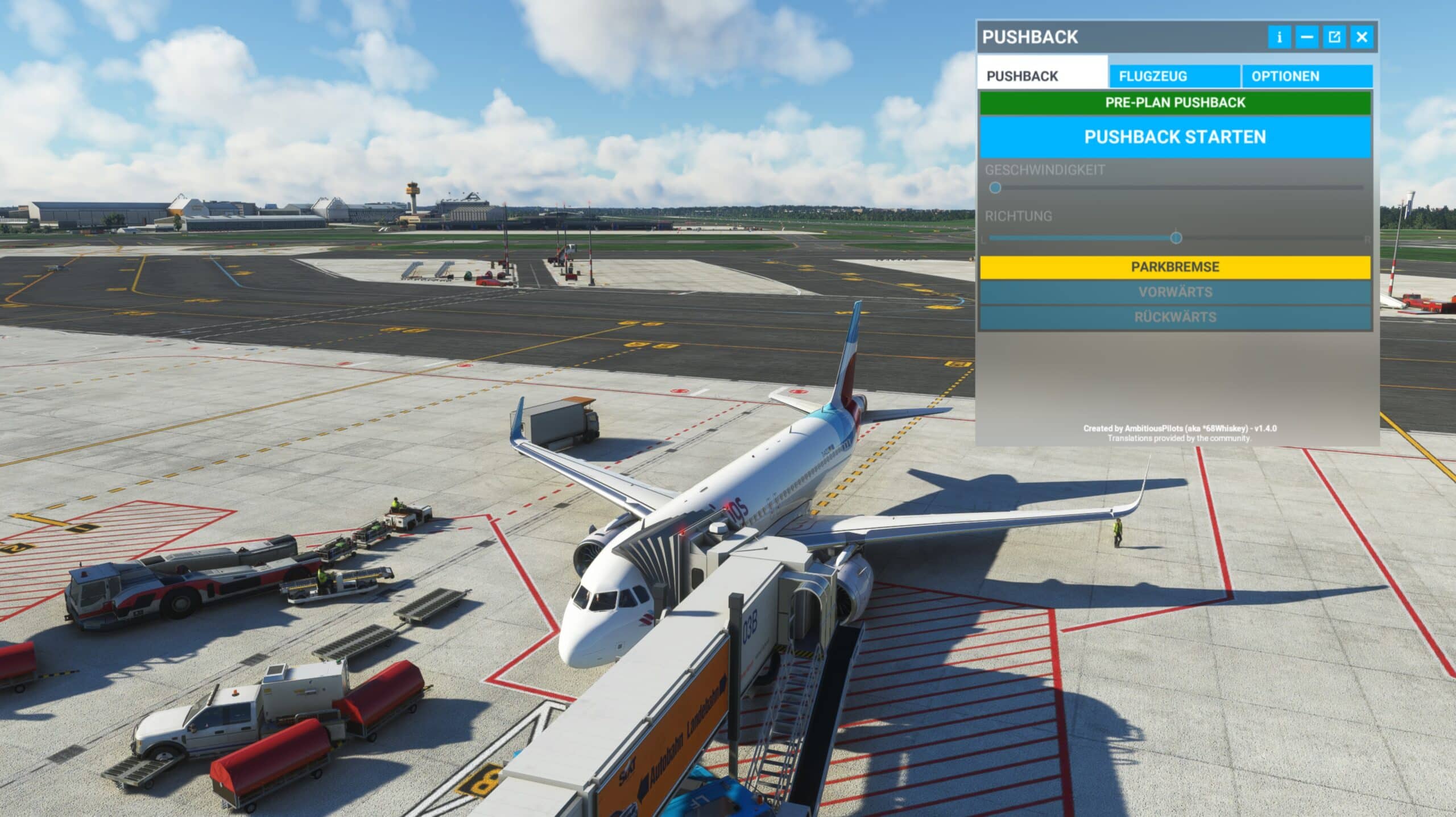Pop out the Pushback panel window

coord(1334,38)
